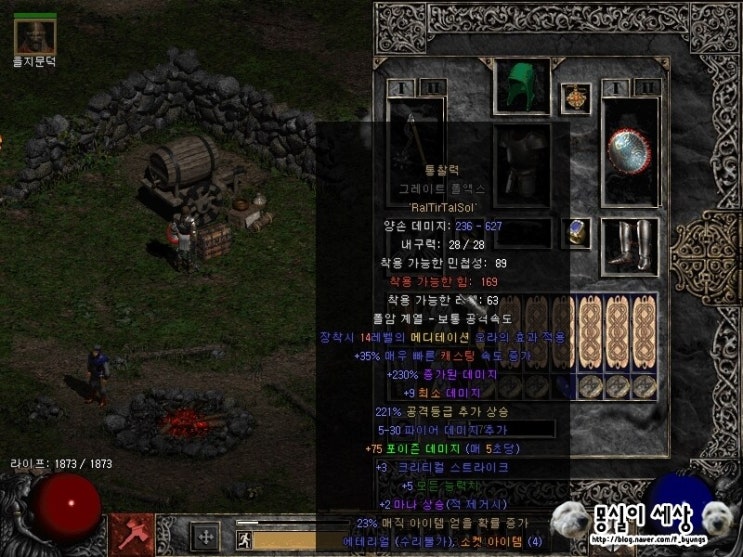Pick up the equipped boots
The height and width of the screenshot is (557, 743).
tap(631, 245)
